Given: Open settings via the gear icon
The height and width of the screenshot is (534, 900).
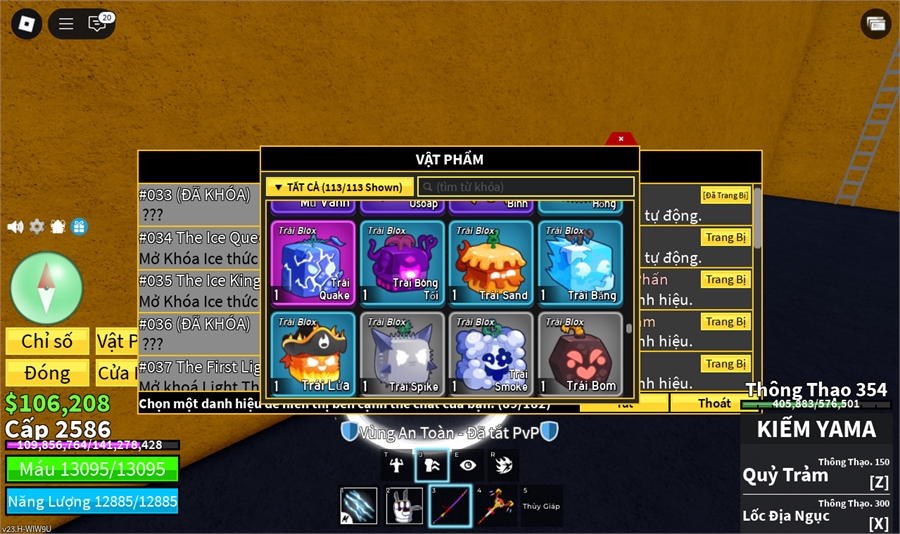Looking at the screenshot, I should click(37, 227).
